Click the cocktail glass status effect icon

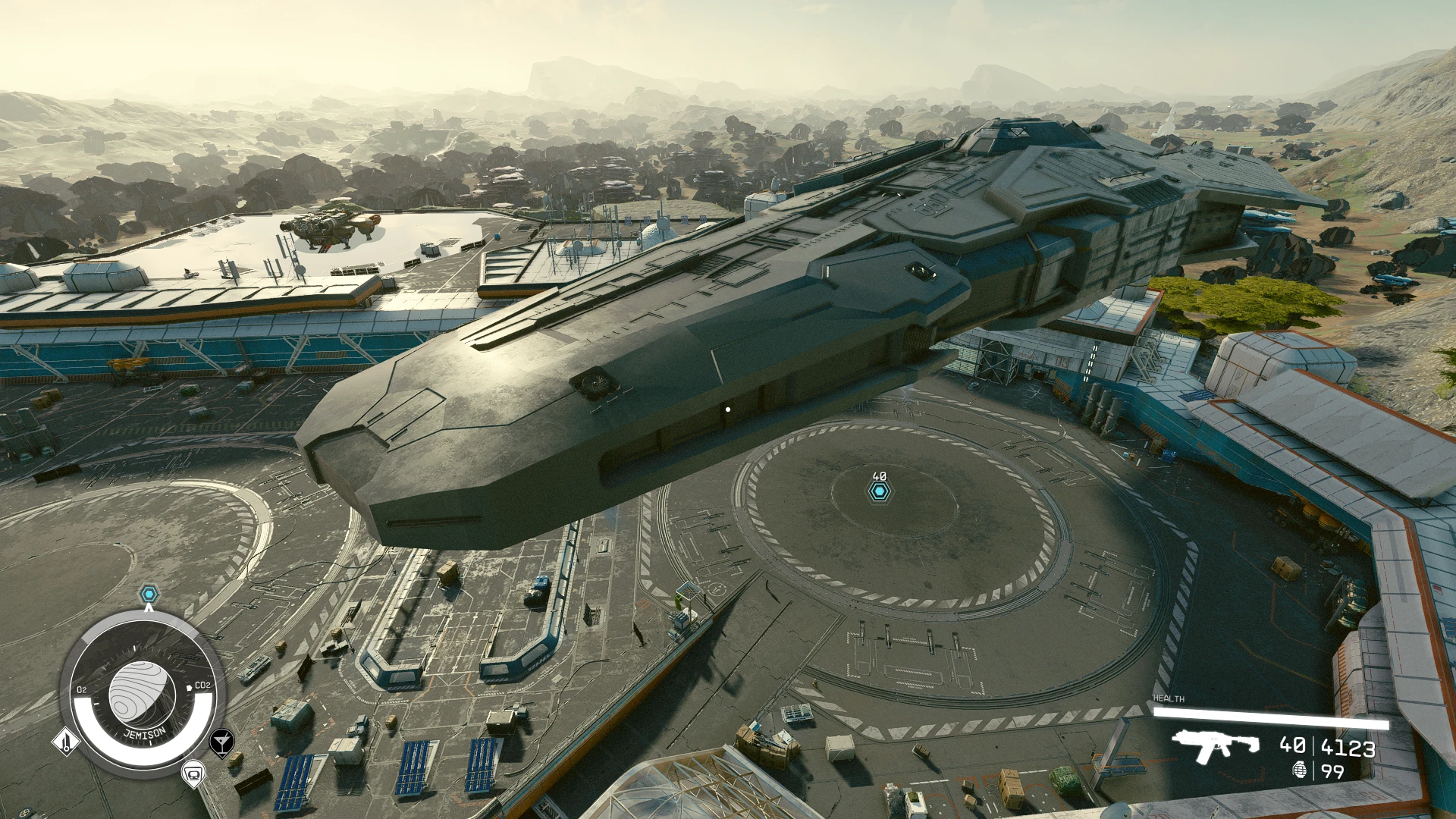coord(221,742)
